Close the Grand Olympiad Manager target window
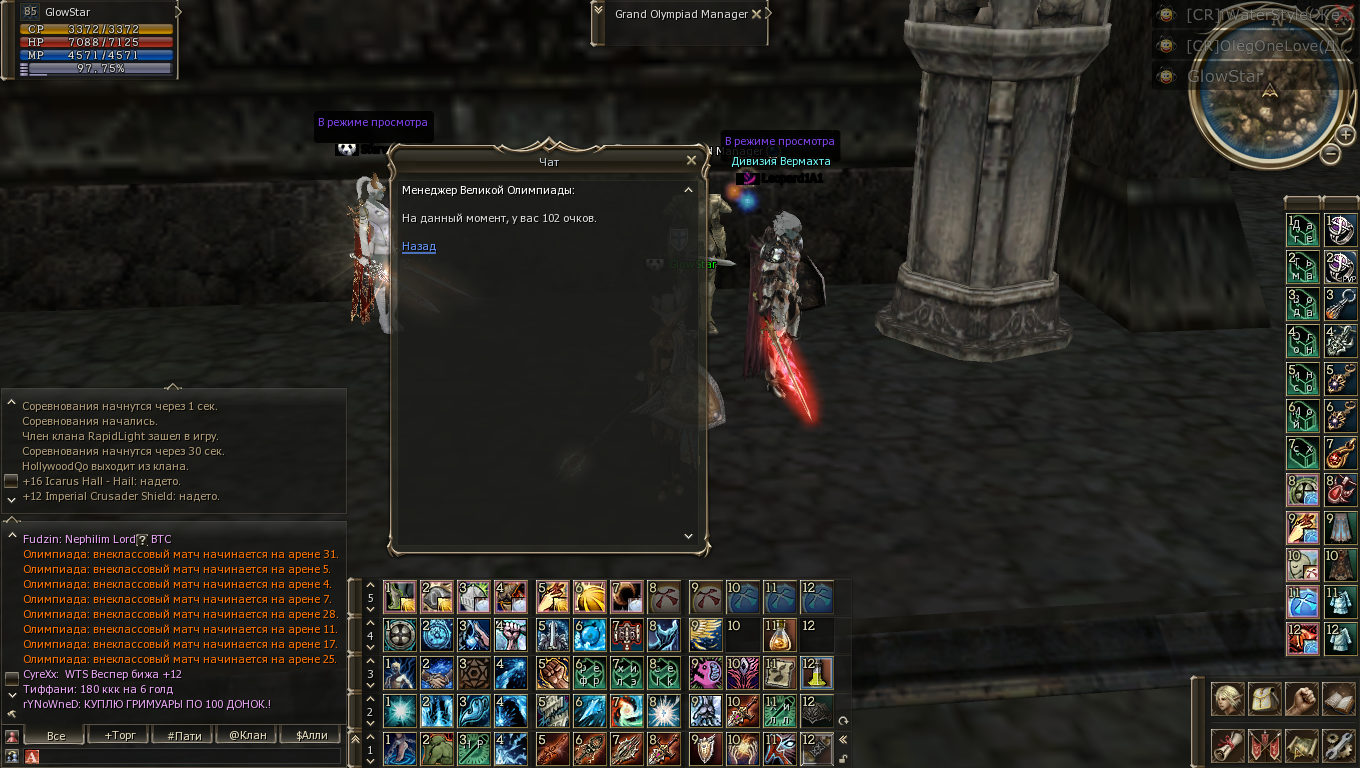 point(756,14)
